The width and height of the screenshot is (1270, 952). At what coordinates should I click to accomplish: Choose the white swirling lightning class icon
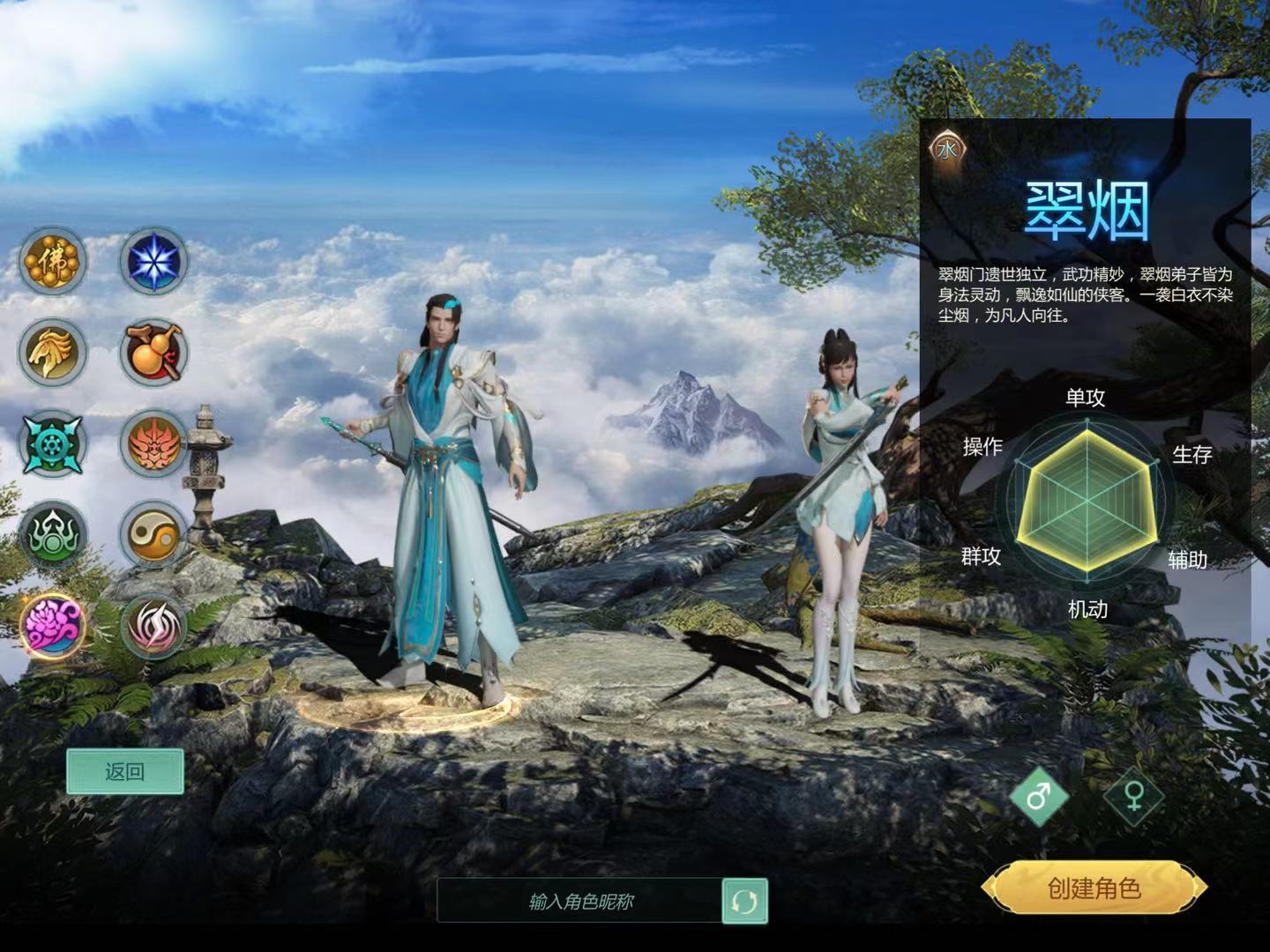pos(153,626)
